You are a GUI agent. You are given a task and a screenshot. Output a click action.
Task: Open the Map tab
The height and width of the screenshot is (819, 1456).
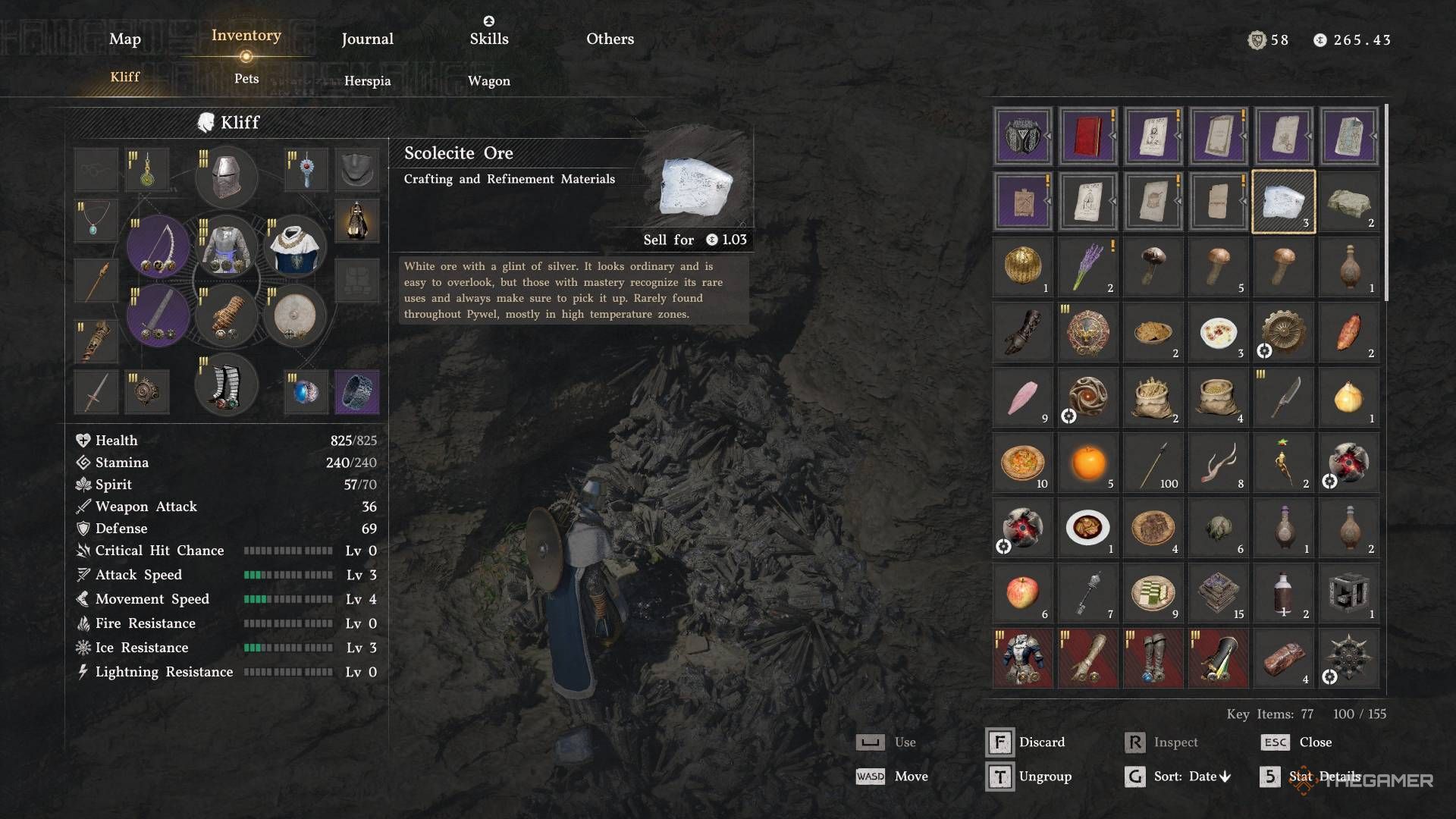tap(124, 39)
